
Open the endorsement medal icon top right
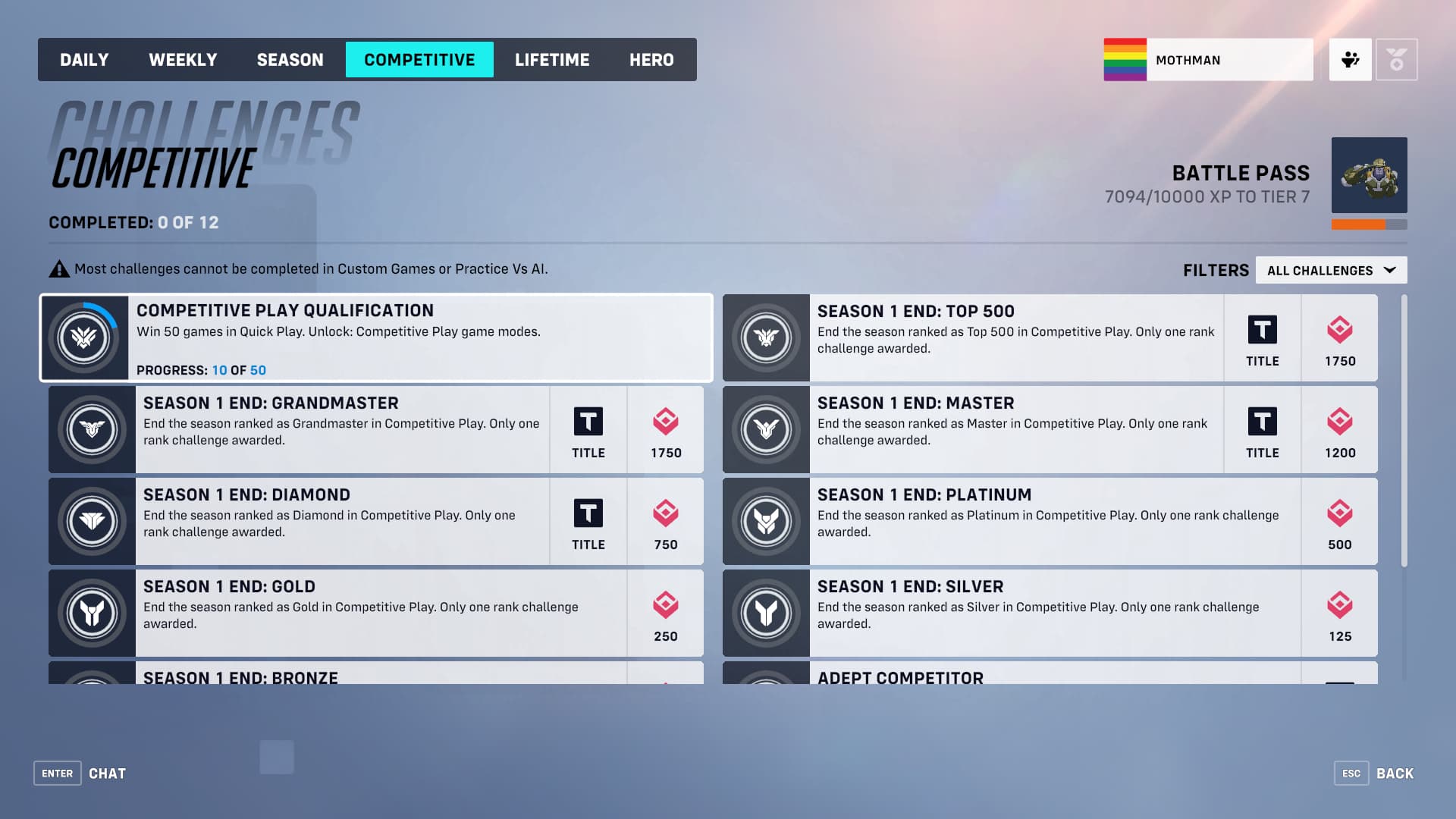click(x=1398, y=59)
